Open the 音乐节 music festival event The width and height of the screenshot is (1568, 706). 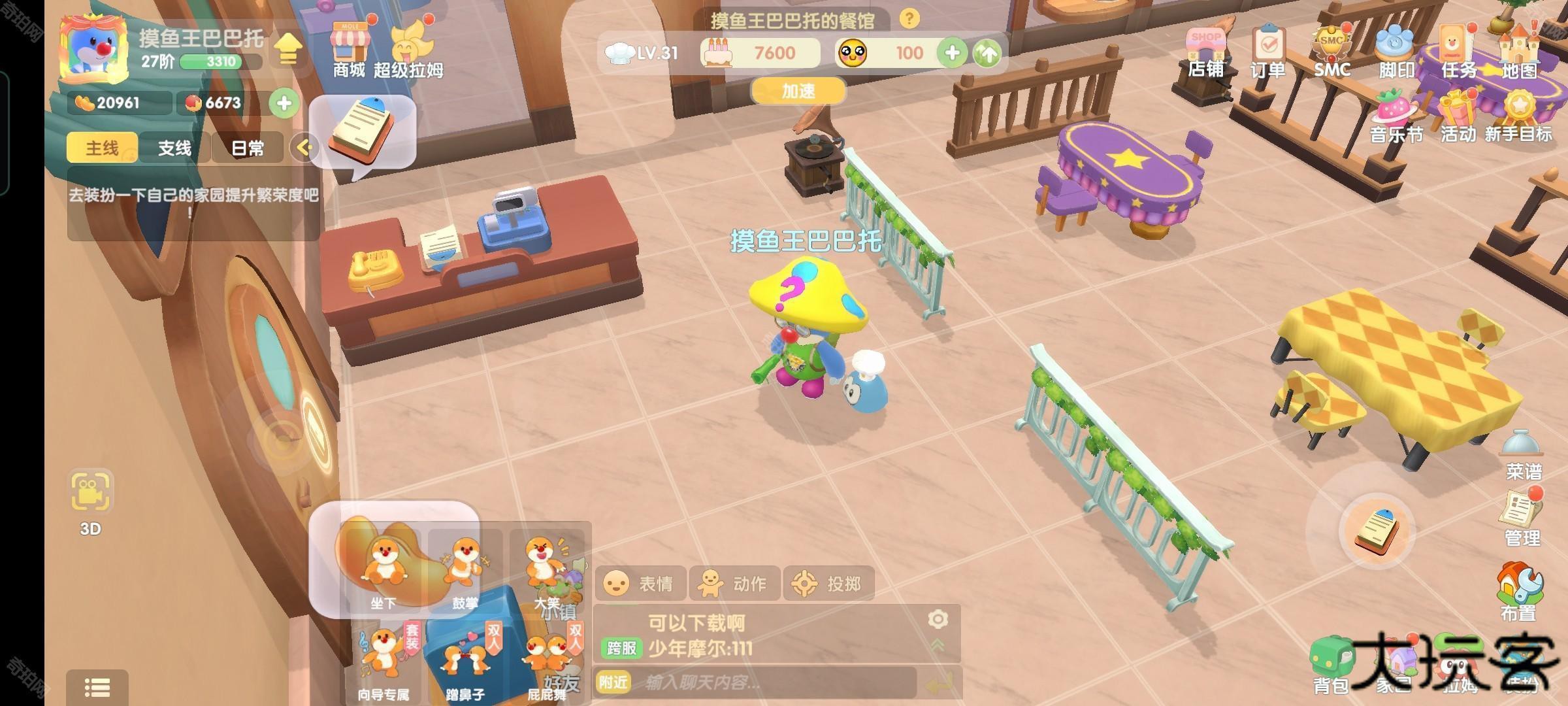point(1396,116)
